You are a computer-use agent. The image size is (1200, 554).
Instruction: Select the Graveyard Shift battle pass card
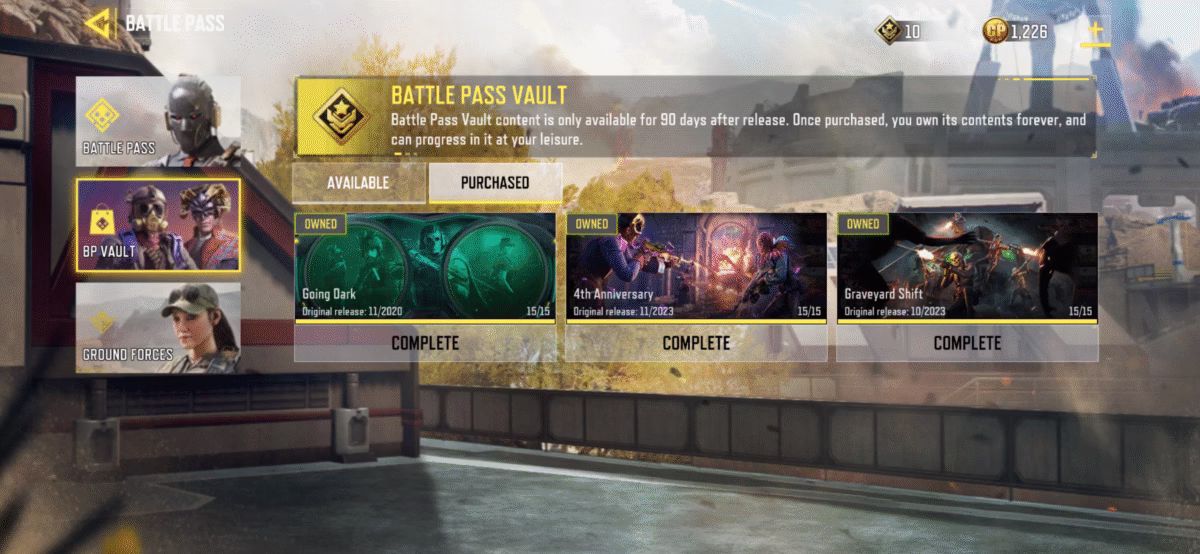[x=967, y=267]
